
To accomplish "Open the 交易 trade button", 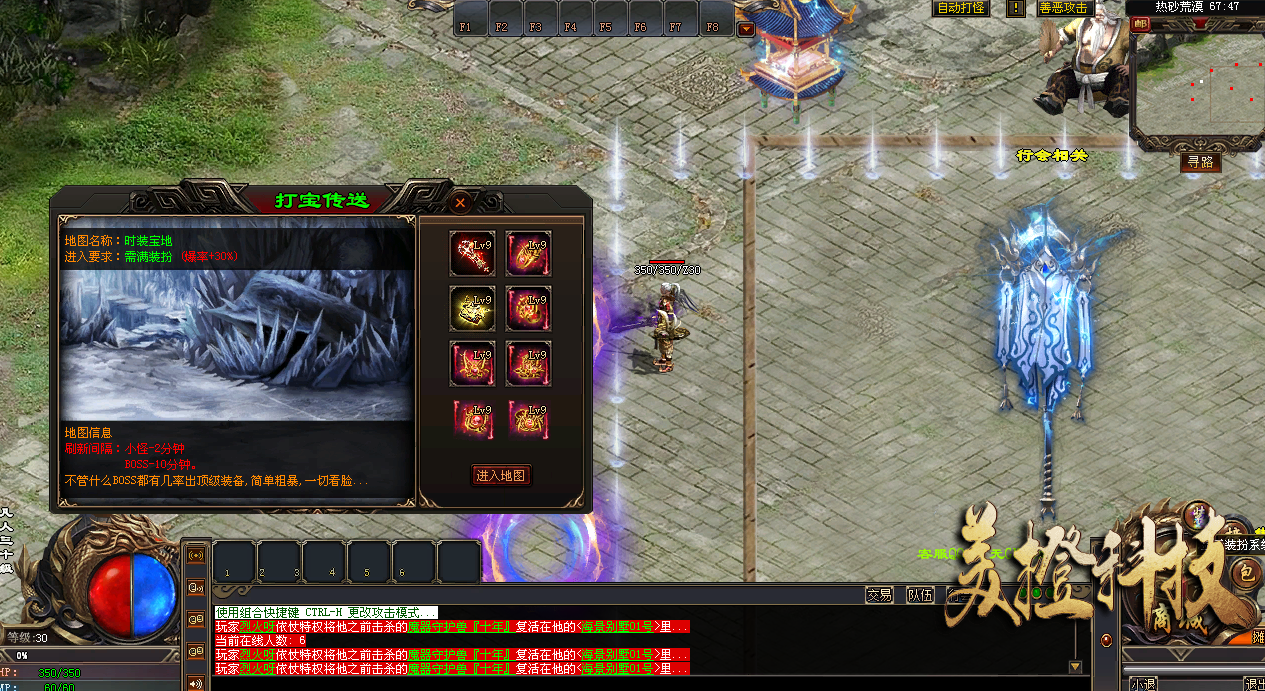I will 879,595.
